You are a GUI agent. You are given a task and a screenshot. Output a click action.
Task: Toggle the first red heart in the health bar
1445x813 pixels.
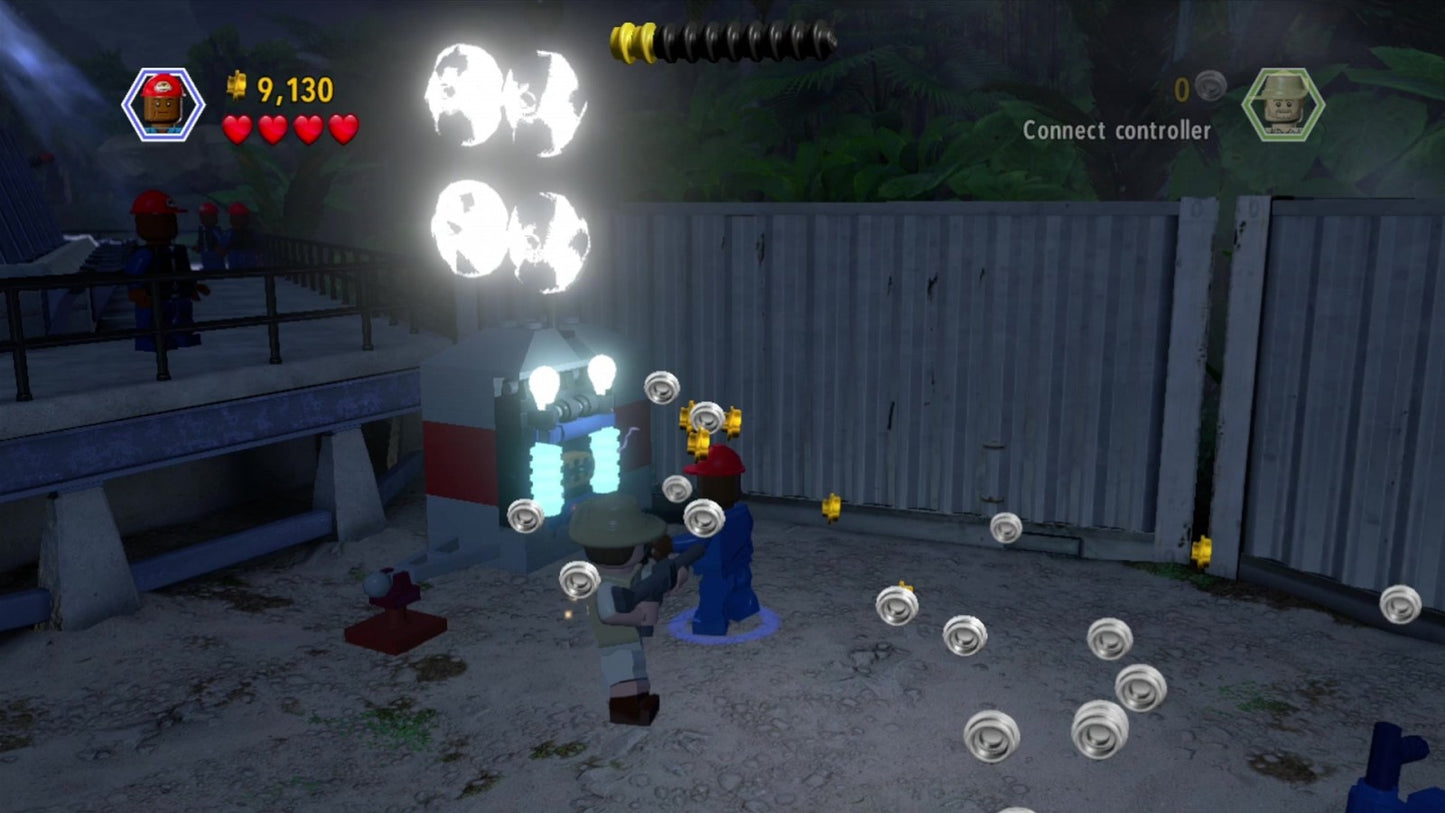click(x=237, y=130)
